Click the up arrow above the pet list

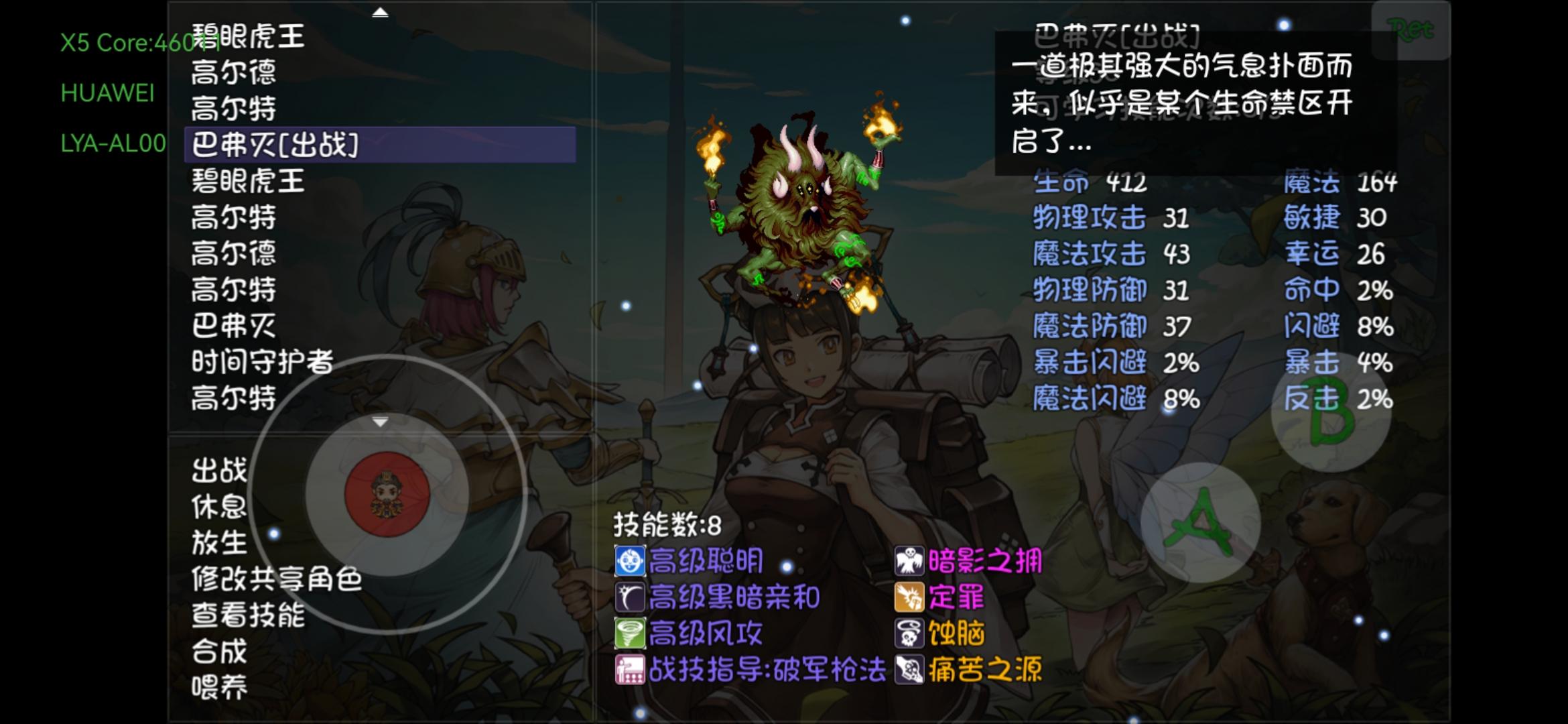tap(381, 11)
